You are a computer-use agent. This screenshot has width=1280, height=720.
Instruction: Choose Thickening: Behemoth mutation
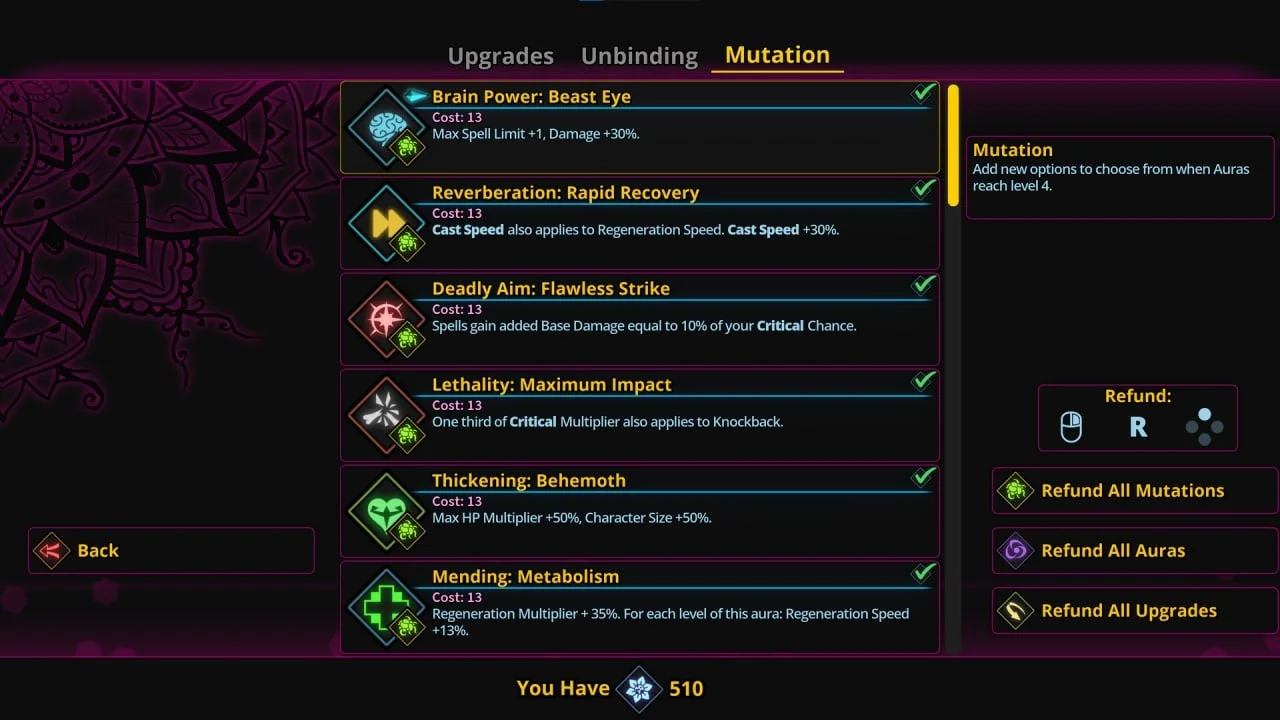pyautogui.click(x=640, y=512)
